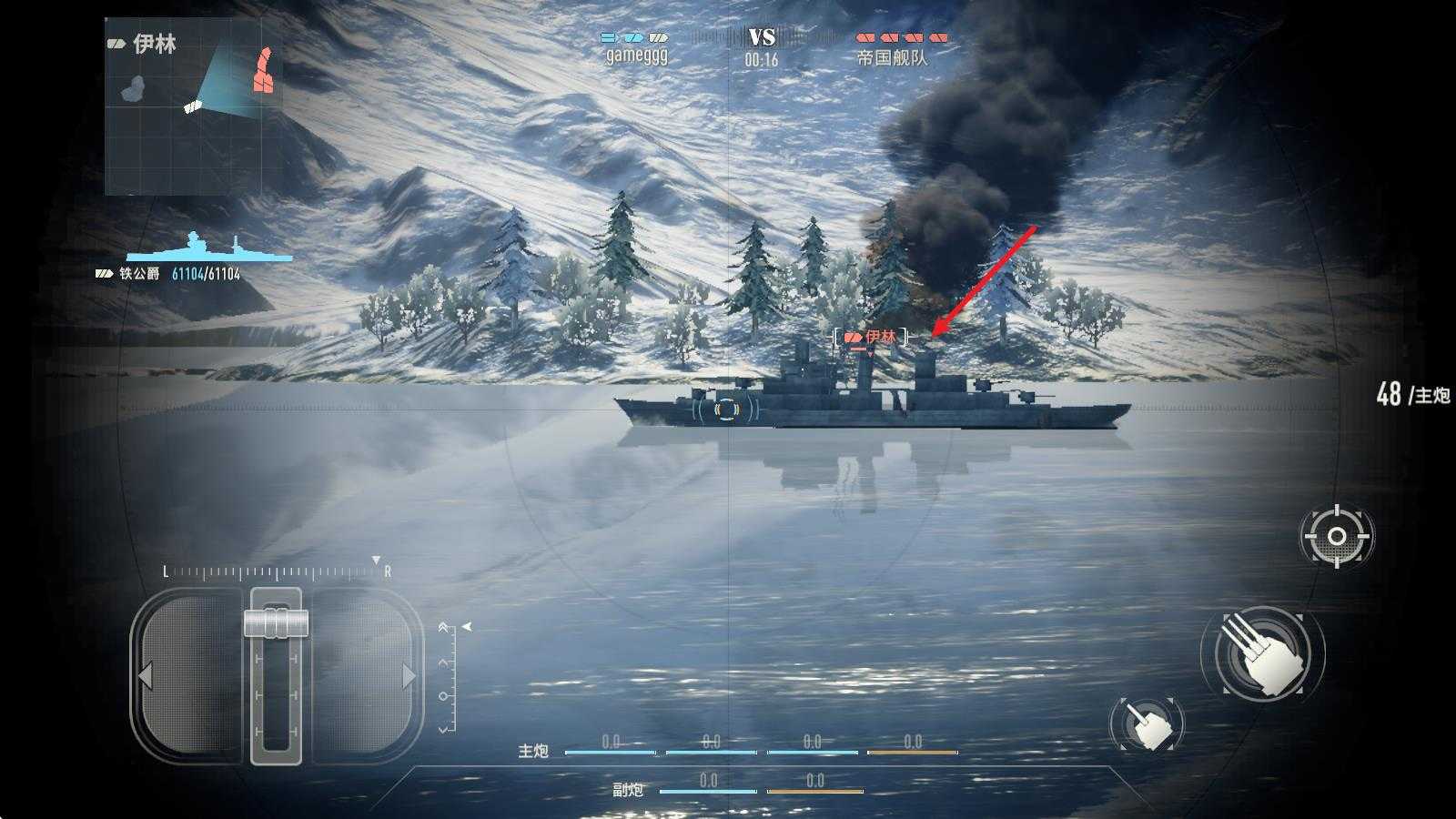
Task: Click the small left-facing triangle near the scale
Action: tap(467, 625)
